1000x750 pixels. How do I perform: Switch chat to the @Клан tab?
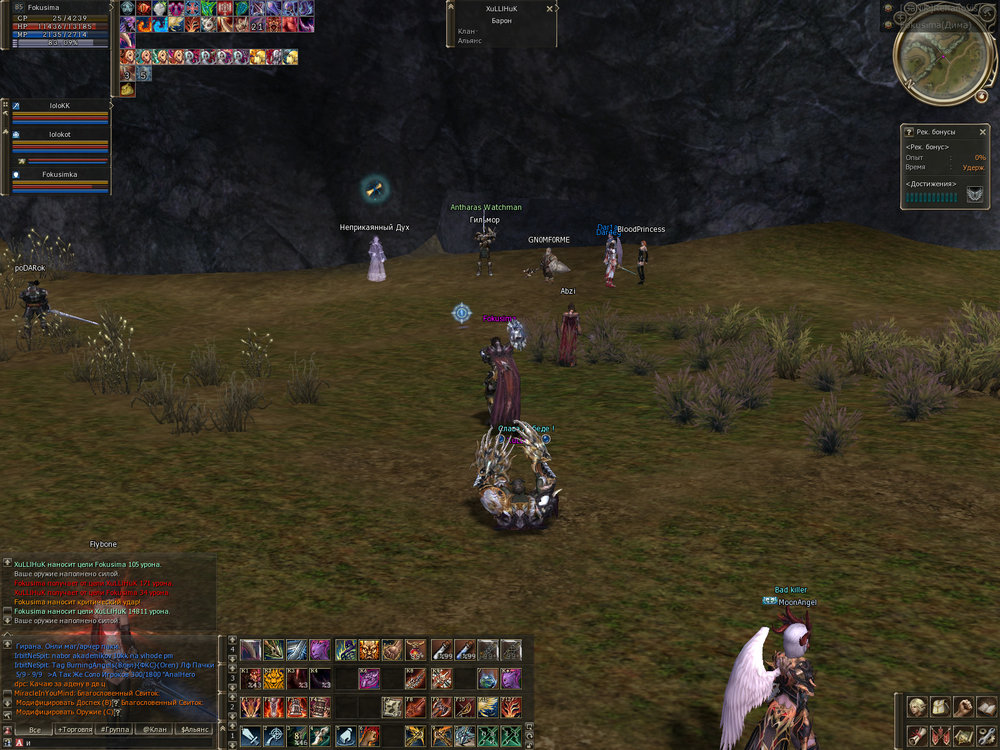(x=154, y=730)
